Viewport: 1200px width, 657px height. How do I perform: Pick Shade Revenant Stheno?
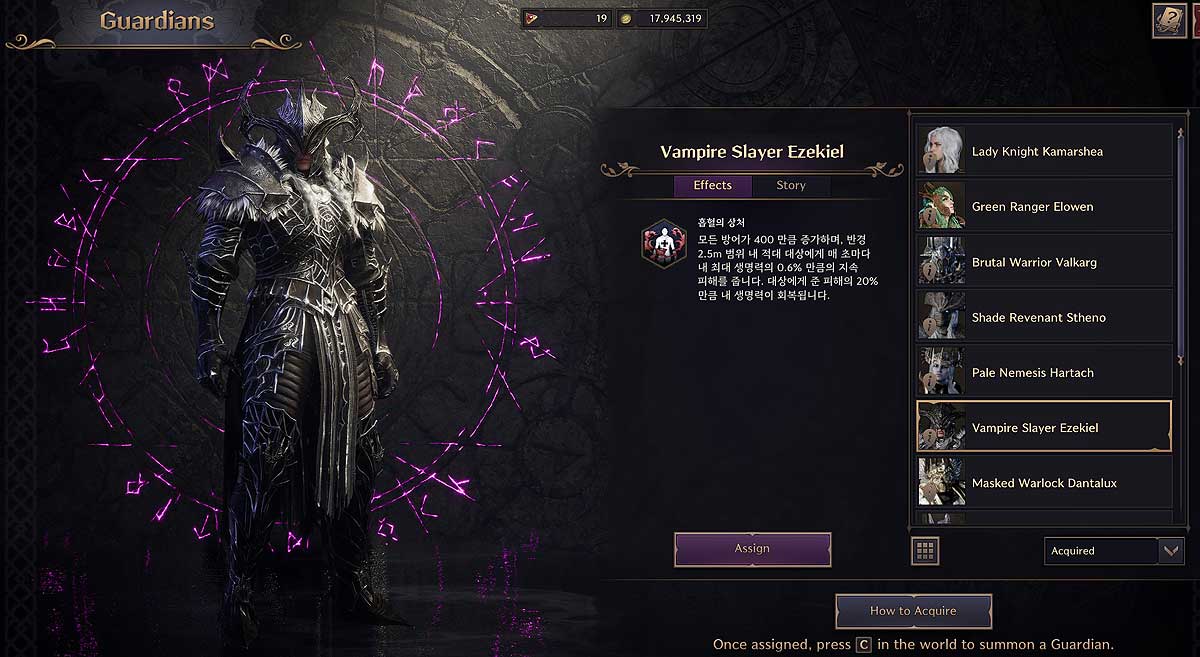pos(1044,317)
